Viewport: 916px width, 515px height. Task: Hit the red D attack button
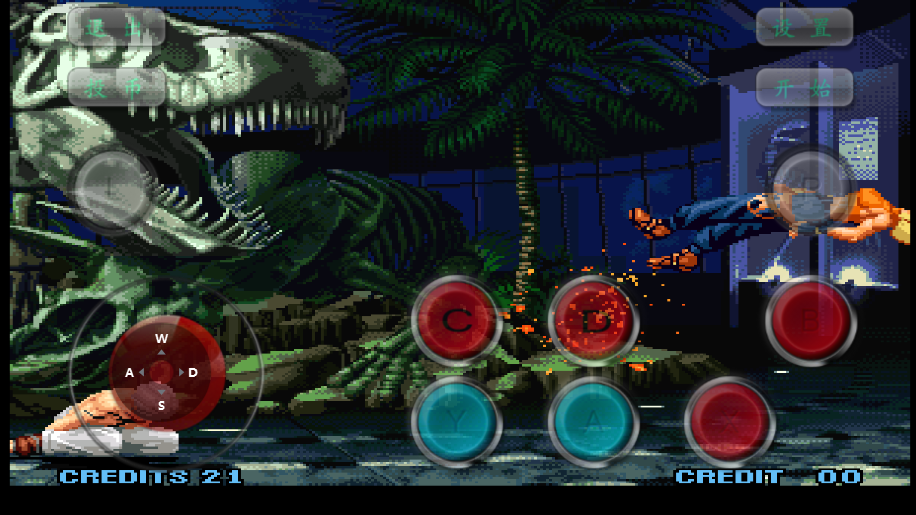coord(593,320)
